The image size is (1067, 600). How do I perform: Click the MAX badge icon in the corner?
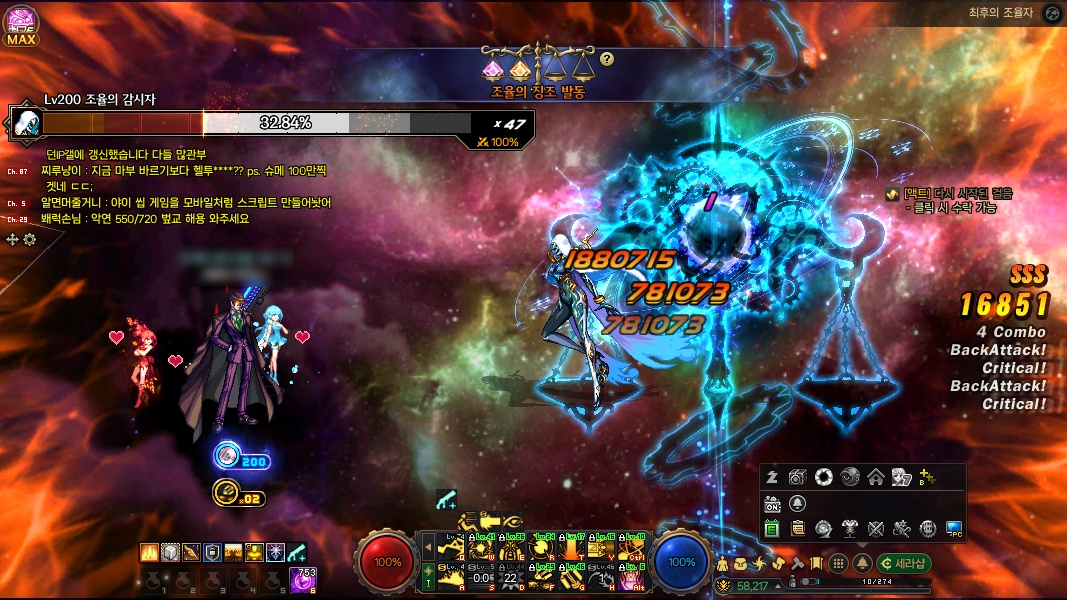[x=21, y=27]
